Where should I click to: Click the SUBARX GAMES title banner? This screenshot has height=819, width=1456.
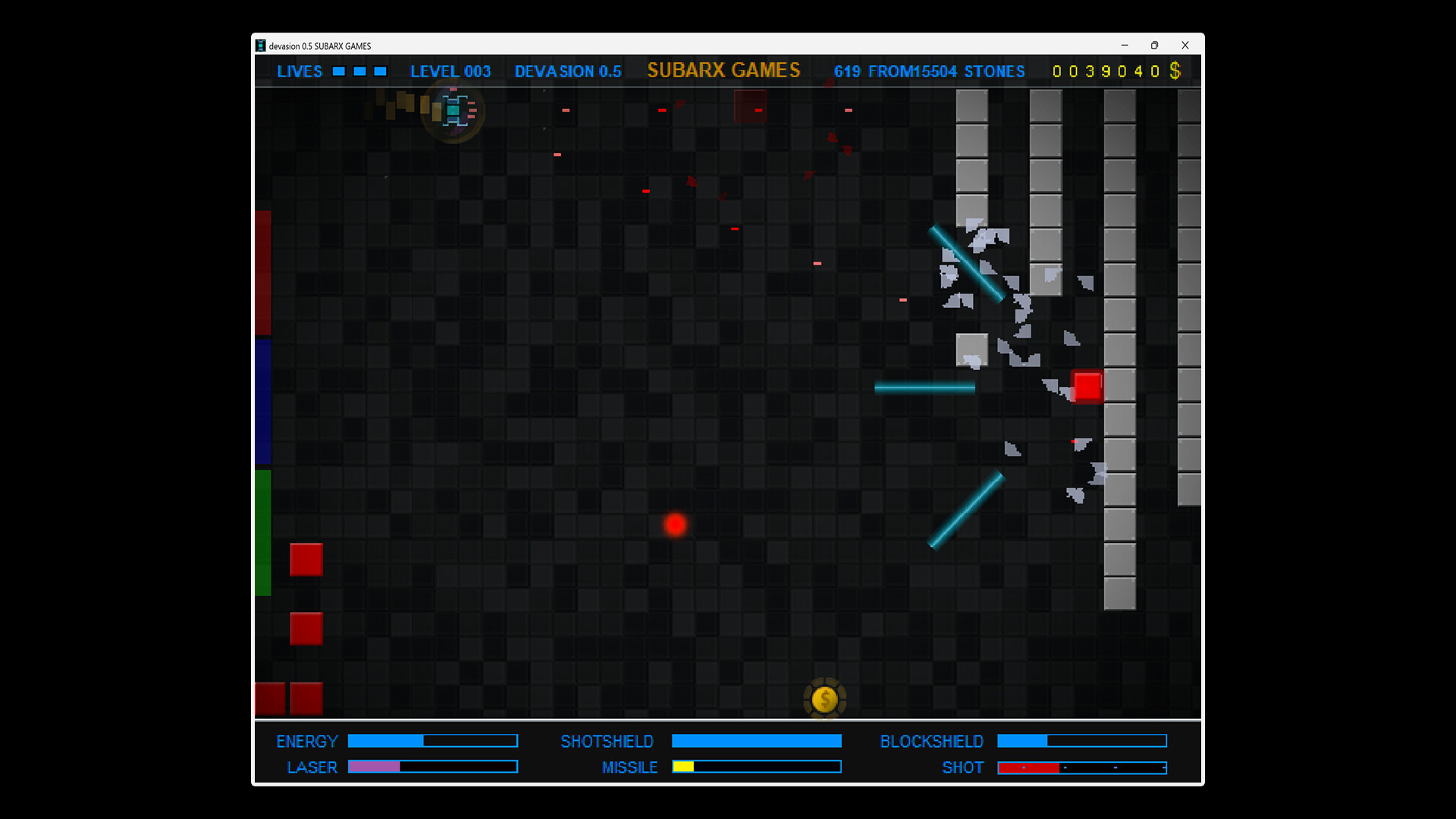(723, 70)
